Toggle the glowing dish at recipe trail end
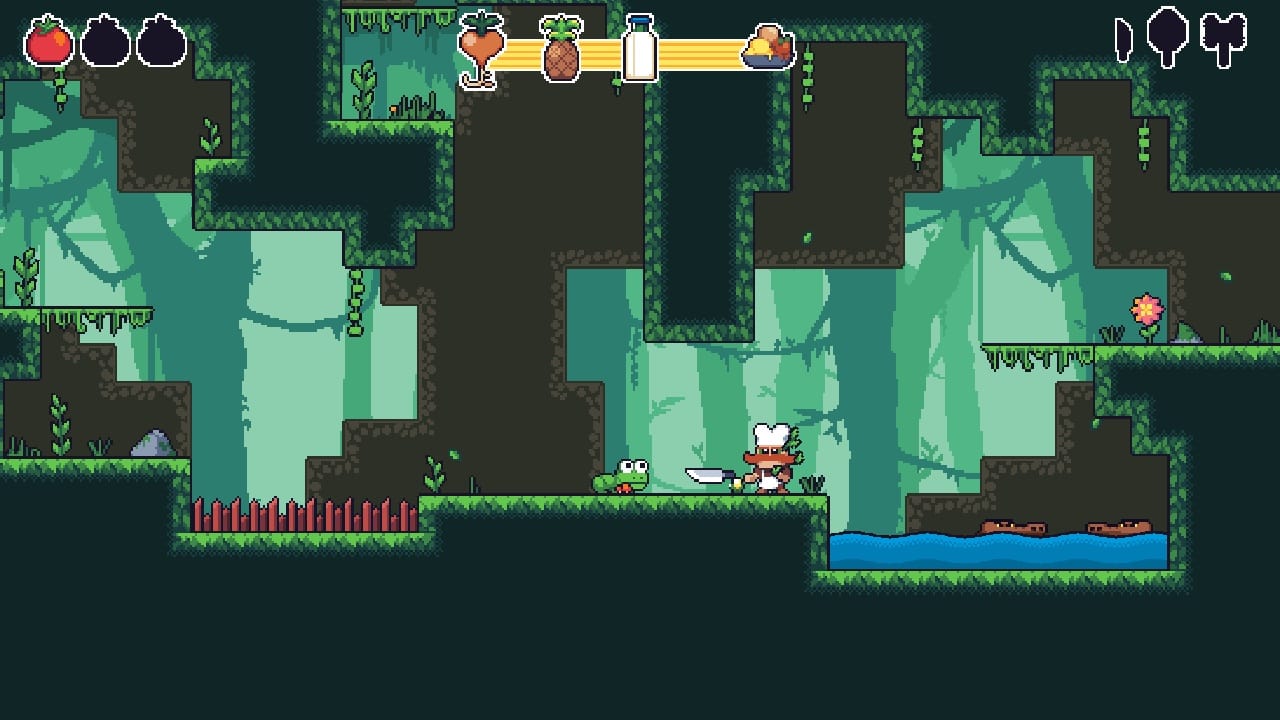Screen dimensions: 1280x720 click(x=766, y=47)
